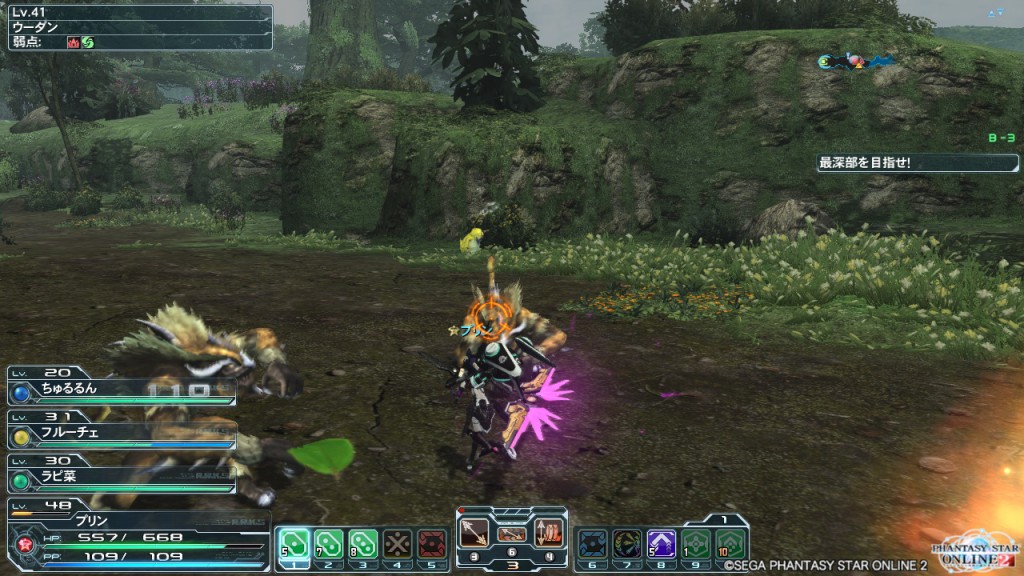This screenshot has height=576, width=1024.
Task: Activate the red square skill in slot 5
Action: tap(431, 543)
